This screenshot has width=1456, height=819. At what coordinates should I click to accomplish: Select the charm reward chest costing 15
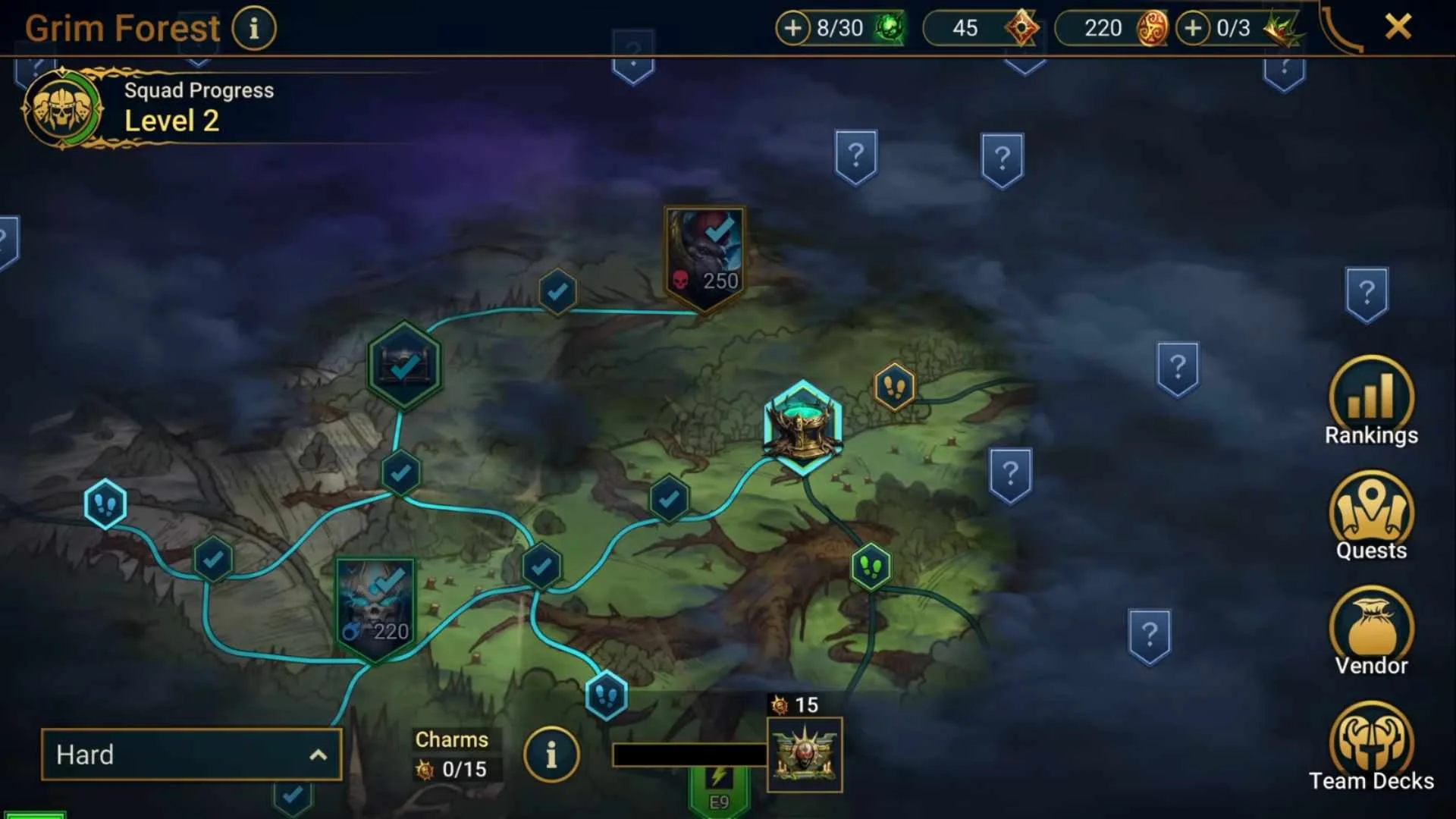click(x=804, y=754)
